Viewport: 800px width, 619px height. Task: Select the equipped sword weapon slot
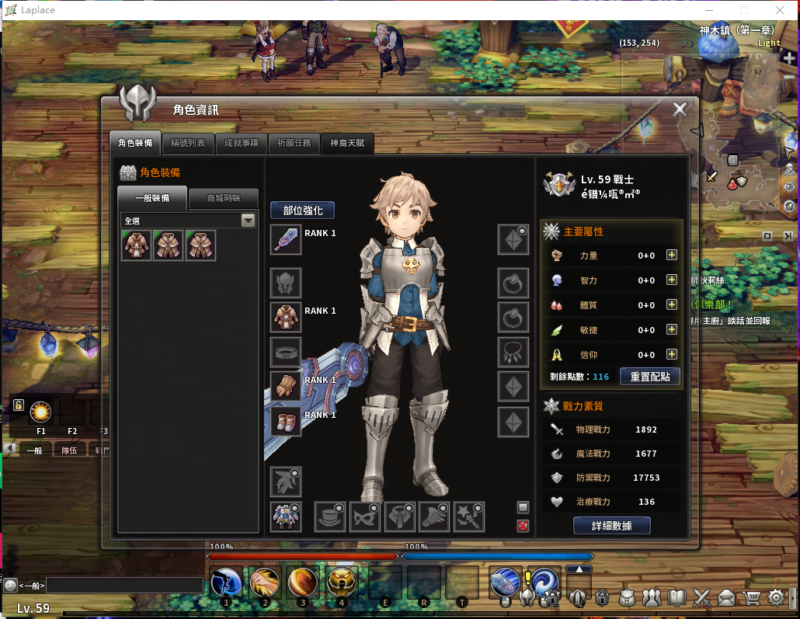pos(285,240)
